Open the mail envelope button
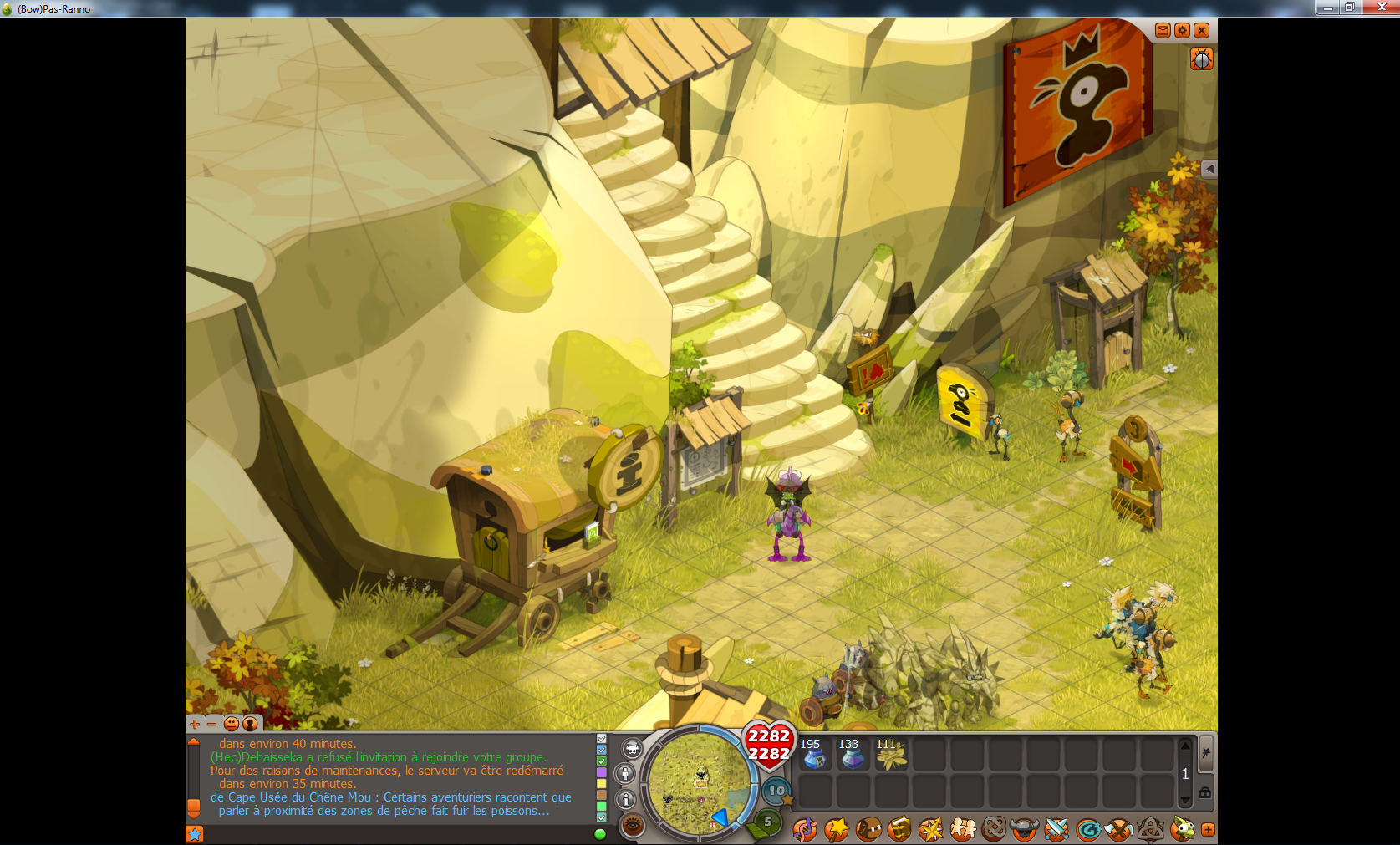 (x=1163, y=31)
